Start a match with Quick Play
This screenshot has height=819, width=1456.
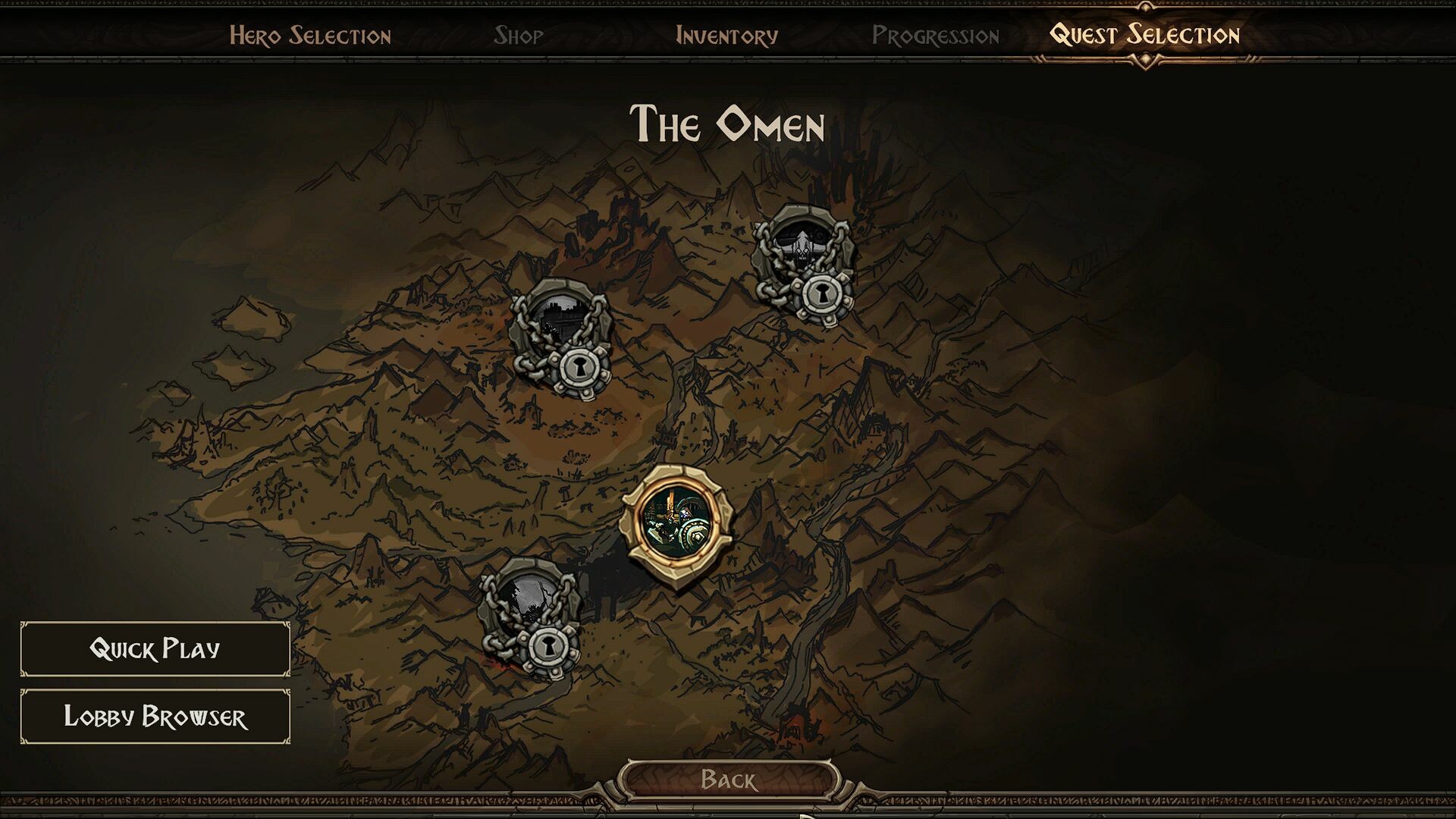155,648
